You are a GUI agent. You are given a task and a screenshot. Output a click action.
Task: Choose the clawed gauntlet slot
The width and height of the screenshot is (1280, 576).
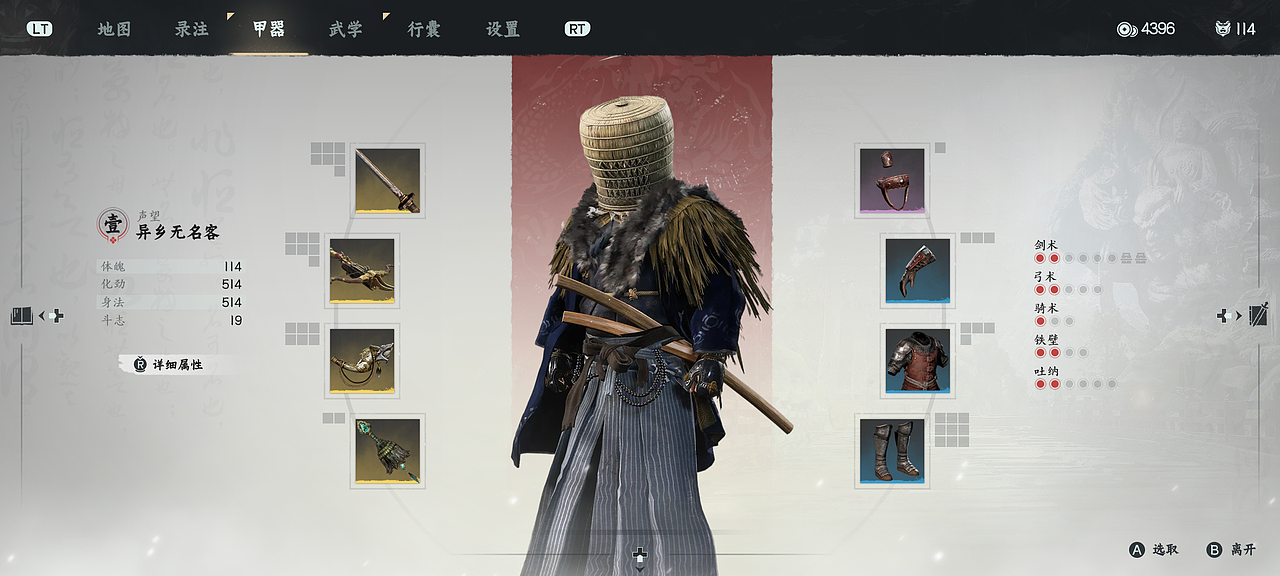click(x=917, y=271)
